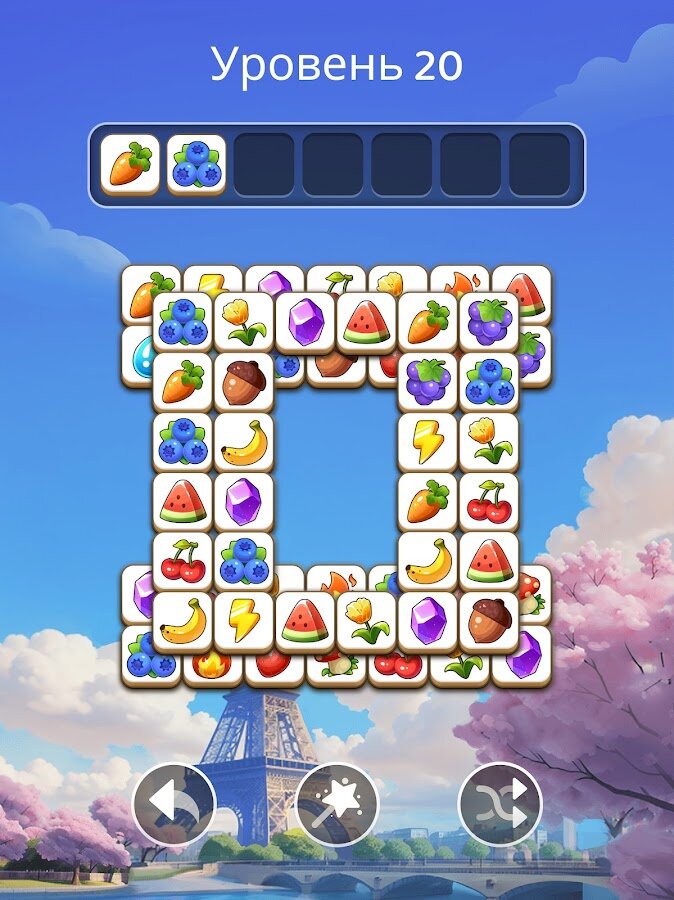This screenshot has width=674, height=900.
Task: Undo the last move with the back arrow
Action: pos(173,804)
